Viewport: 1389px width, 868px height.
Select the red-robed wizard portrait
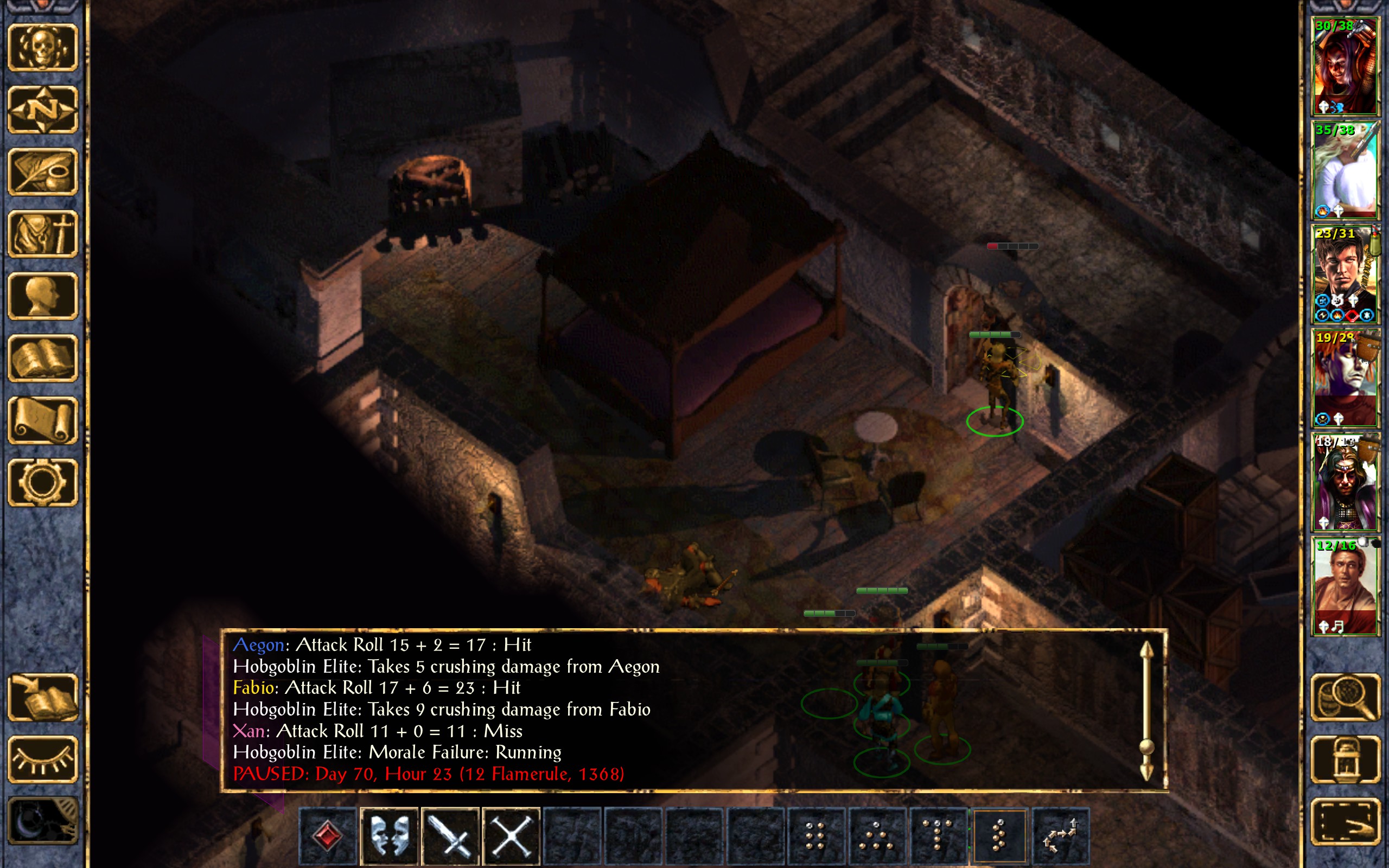pyautogui.click(x=1346, y=482)
